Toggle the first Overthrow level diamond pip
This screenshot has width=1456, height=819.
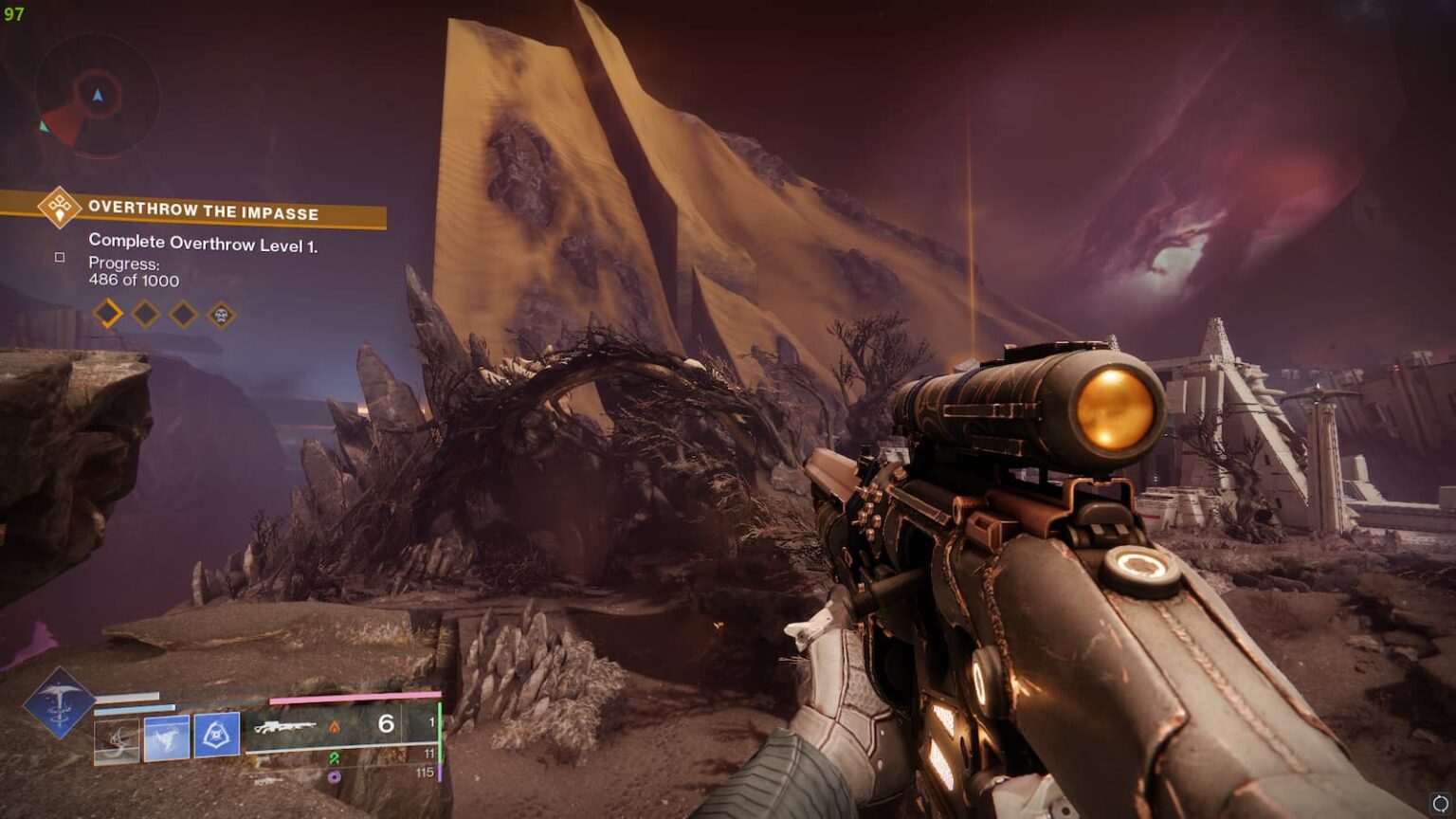106,313
